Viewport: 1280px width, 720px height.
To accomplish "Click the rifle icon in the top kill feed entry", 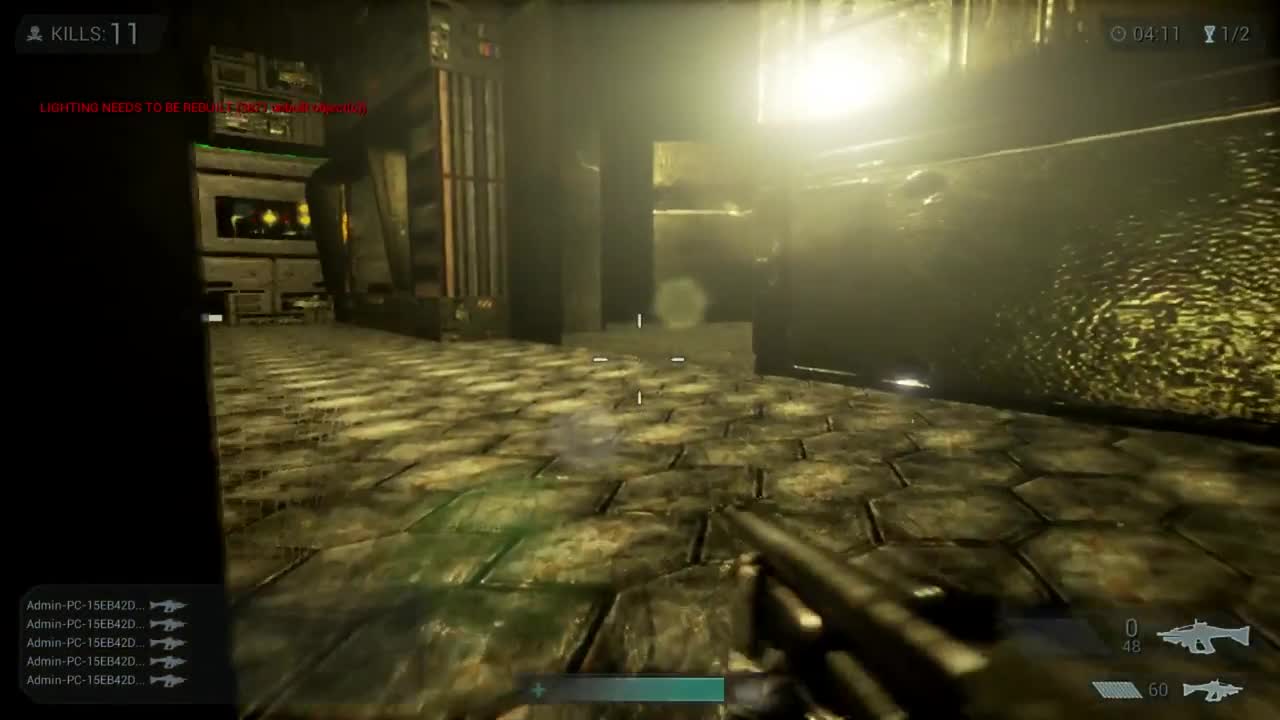I will click(x=168, y=605).
